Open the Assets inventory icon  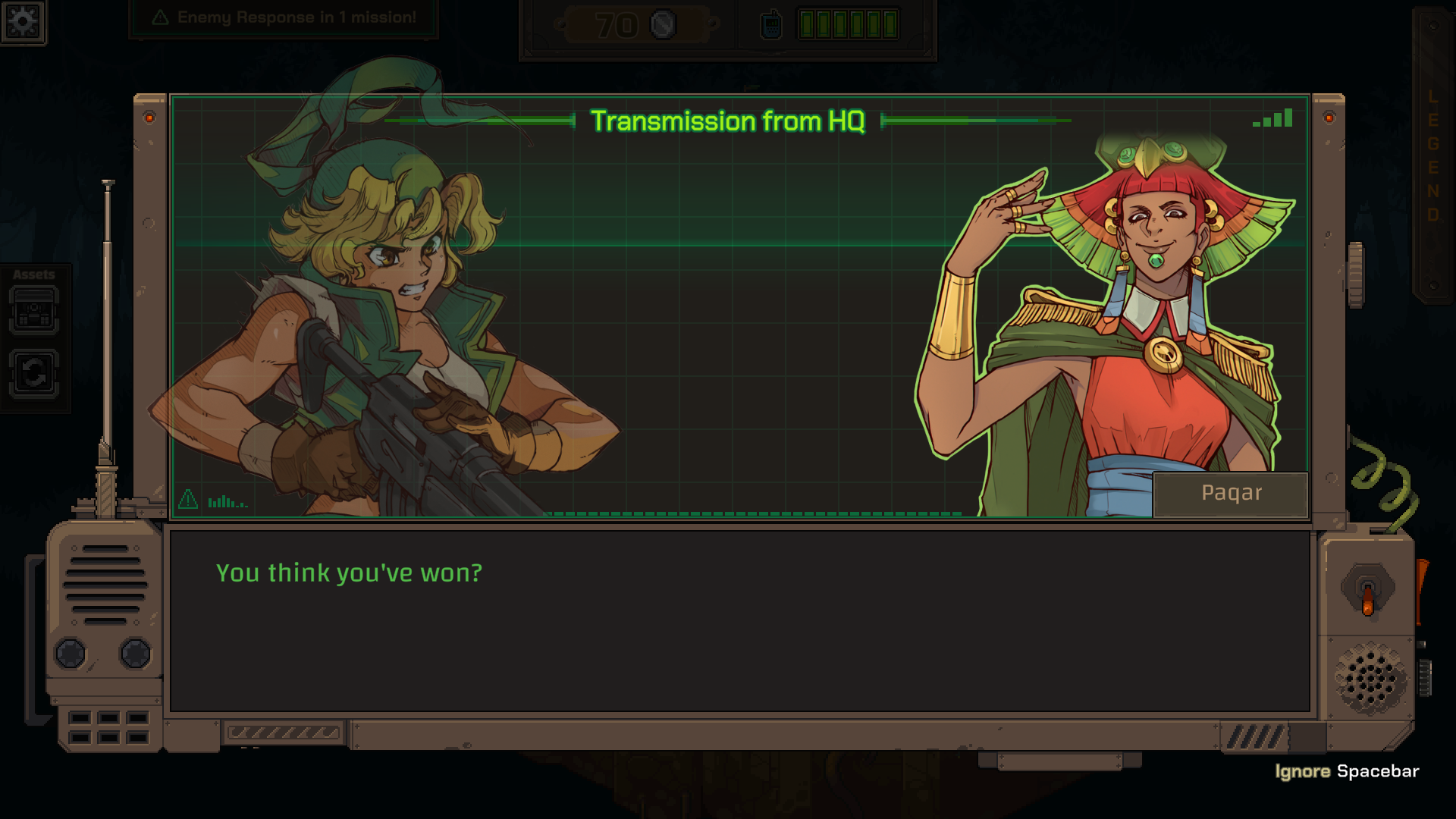click(34, 311)
